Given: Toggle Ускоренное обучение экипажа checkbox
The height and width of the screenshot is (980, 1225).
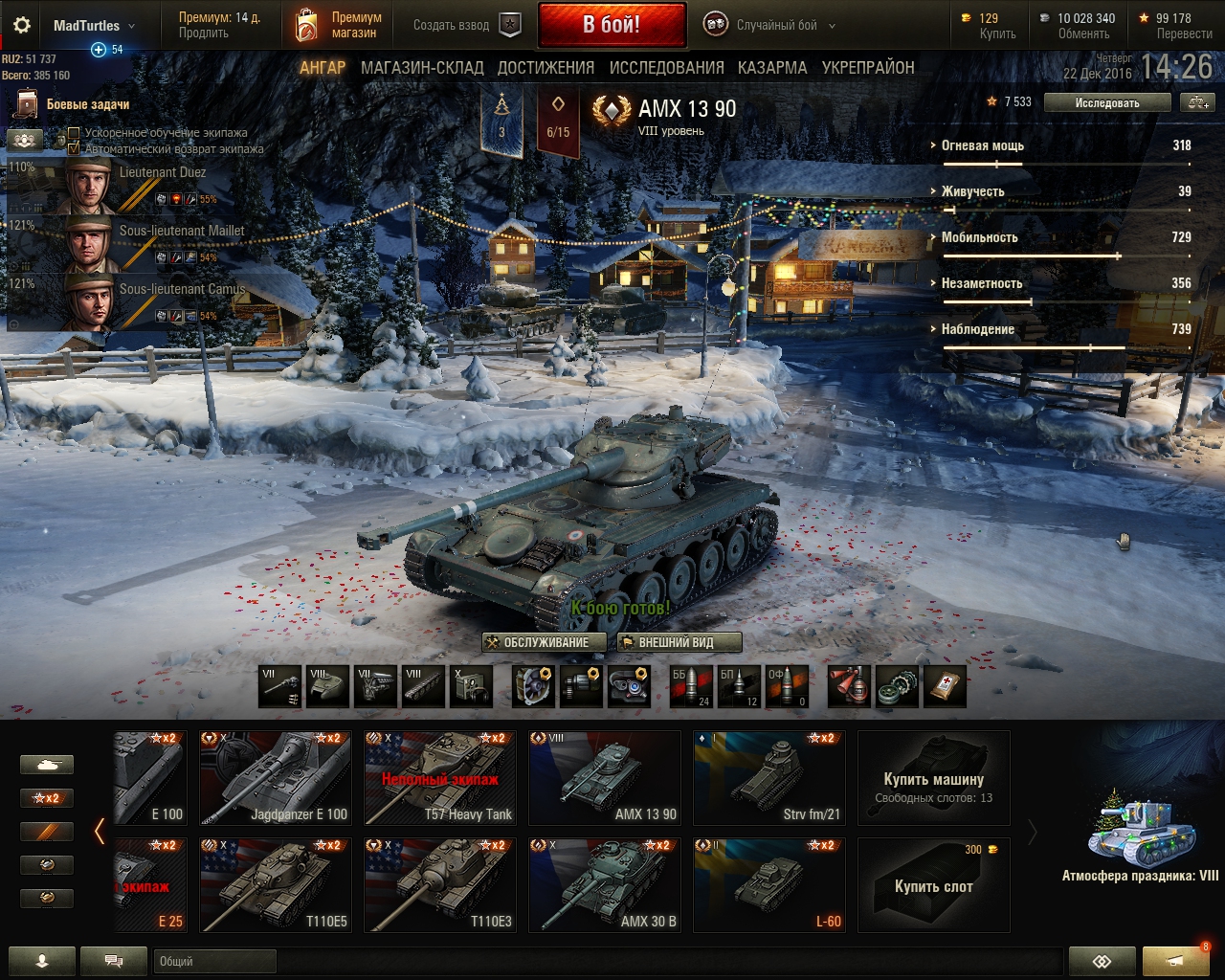Looking at the screenshot, I should click(74, 133).
